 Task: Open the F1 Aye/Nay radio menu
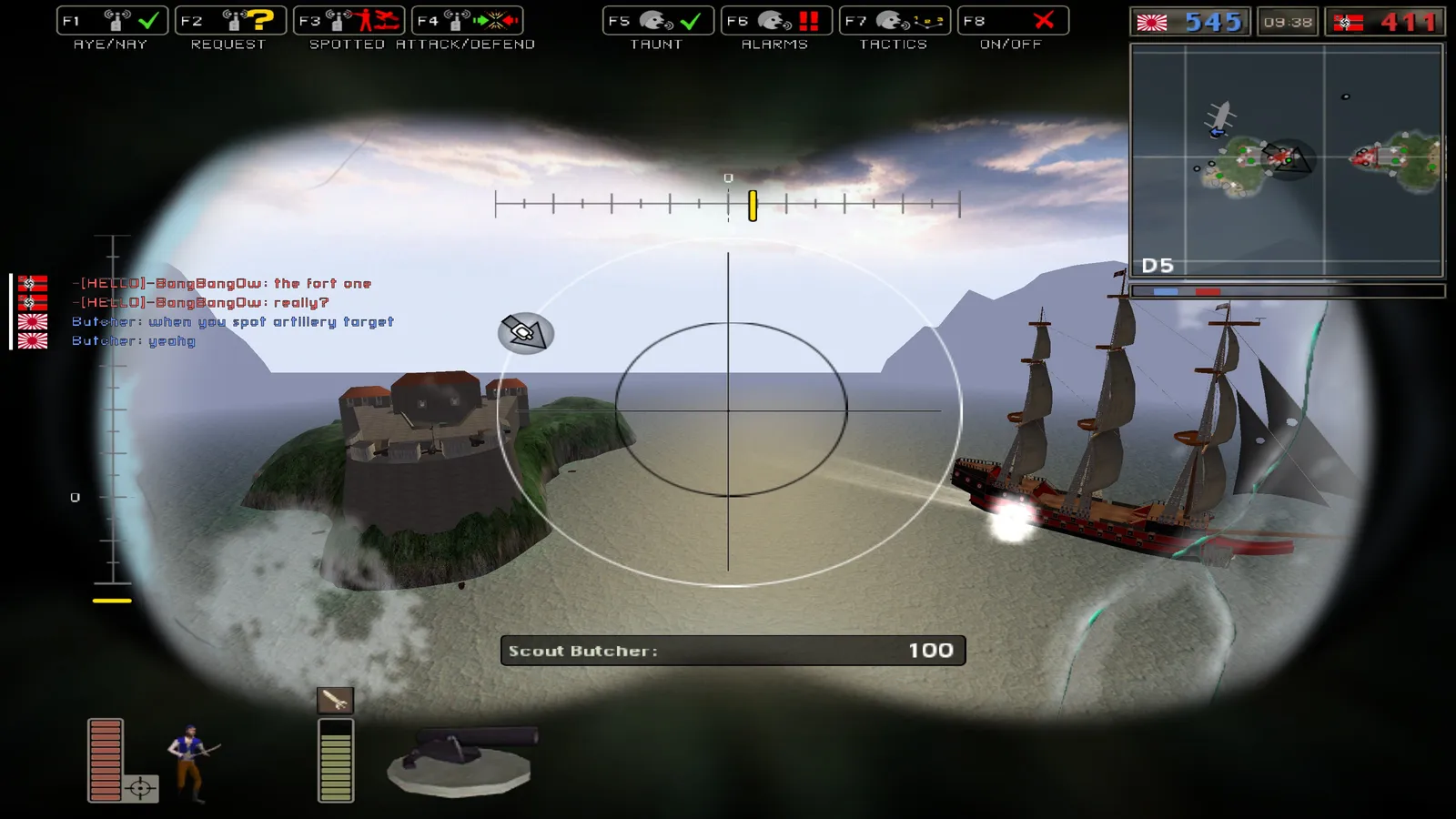[x=112, y=21]
